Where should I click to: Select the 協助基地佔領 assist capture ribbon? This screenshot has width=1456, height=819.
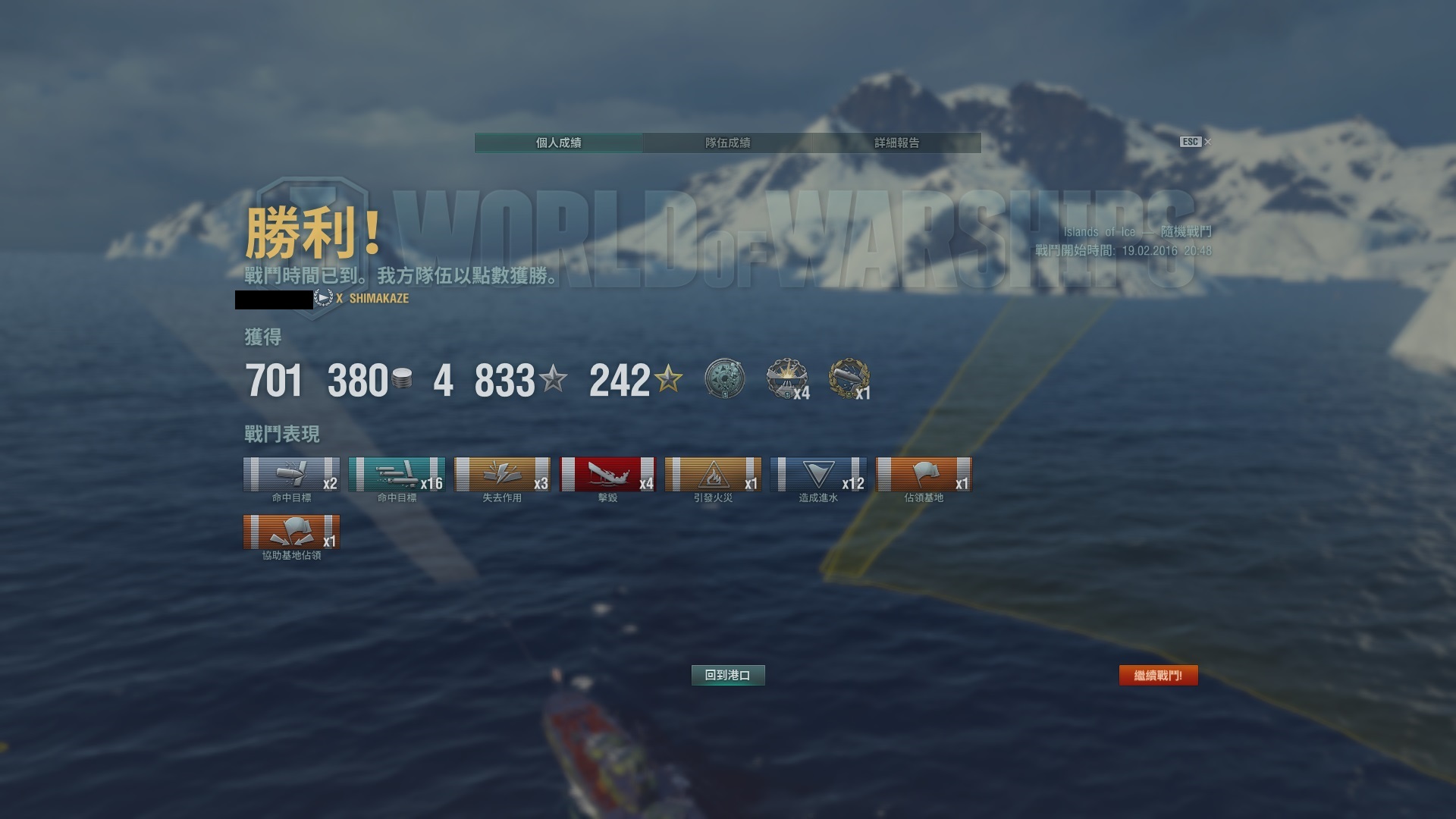[x=291, y=532]
